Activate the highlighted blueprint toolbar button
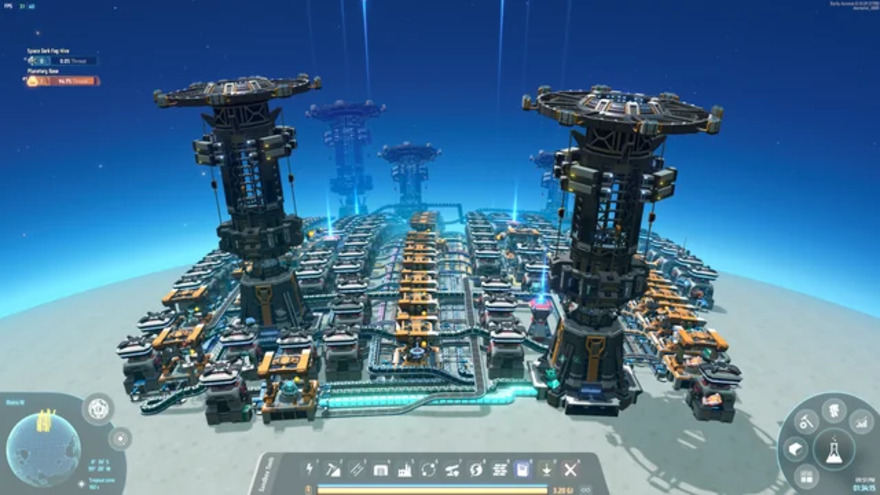This screenshot has height=495, width=880. tap(522, 468)
